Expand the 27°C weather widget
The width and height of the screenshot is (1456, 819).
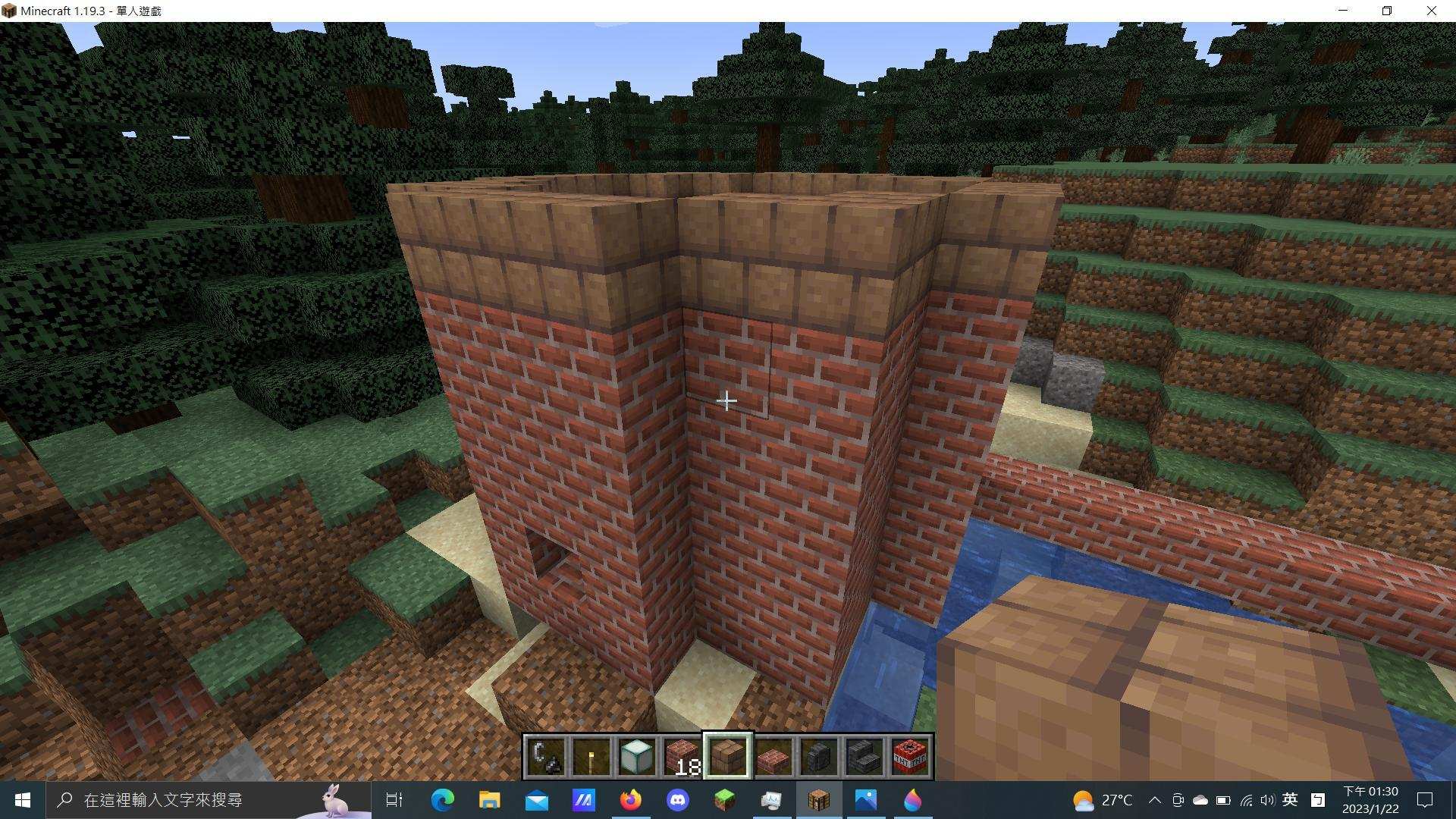pyautogui.click(x=1103, y=799)
